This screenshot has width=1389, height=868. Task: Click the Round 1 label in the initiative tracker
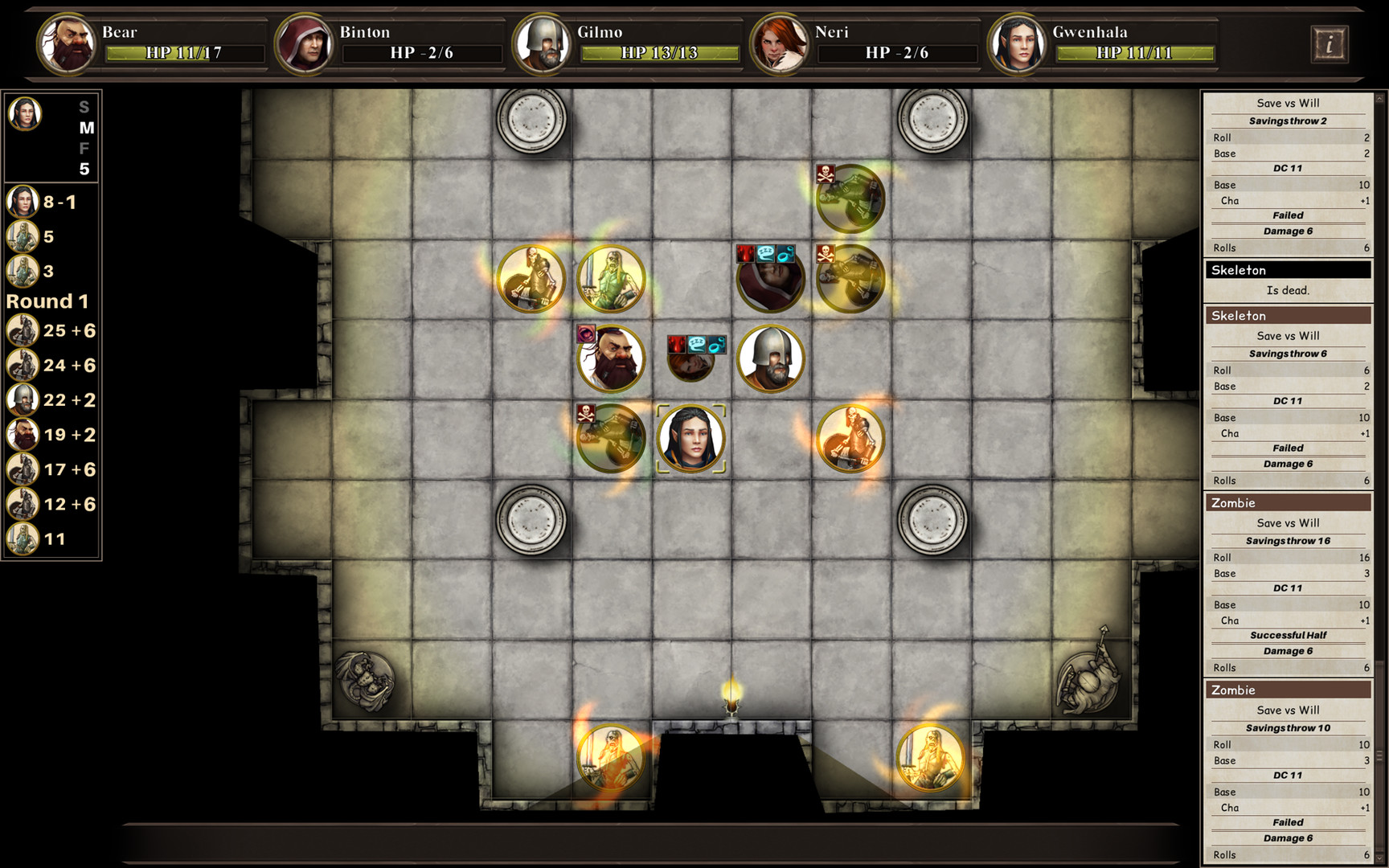48,301
